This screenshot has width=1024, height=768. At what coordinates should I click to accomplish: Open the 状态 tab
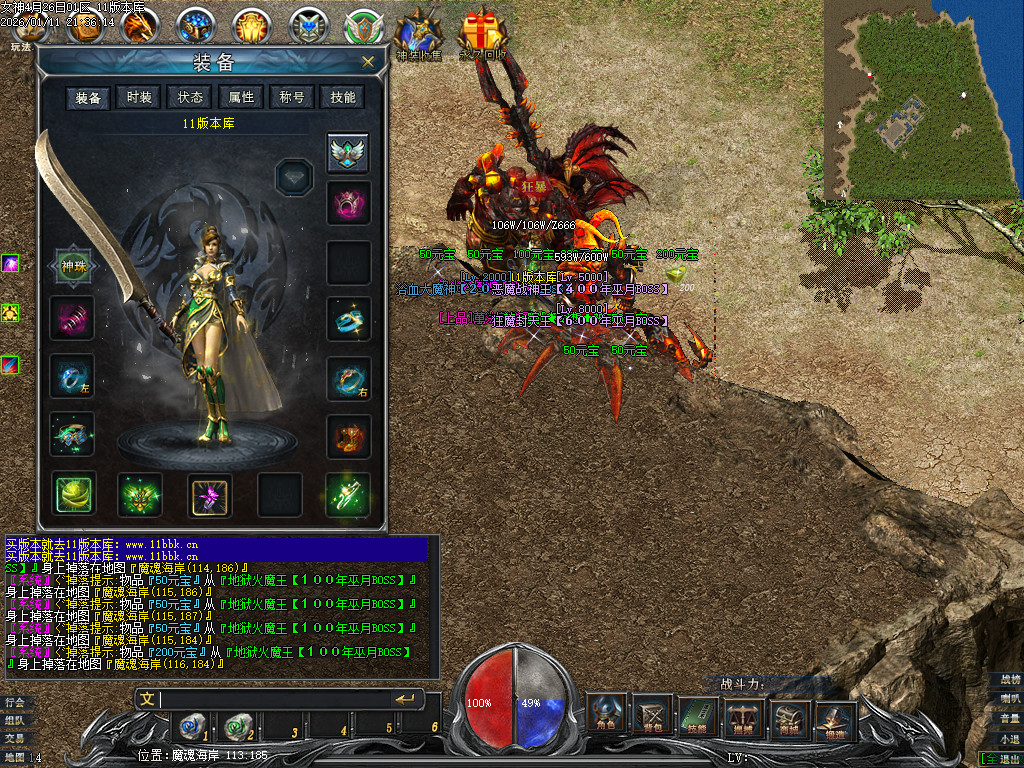[190, 97]
